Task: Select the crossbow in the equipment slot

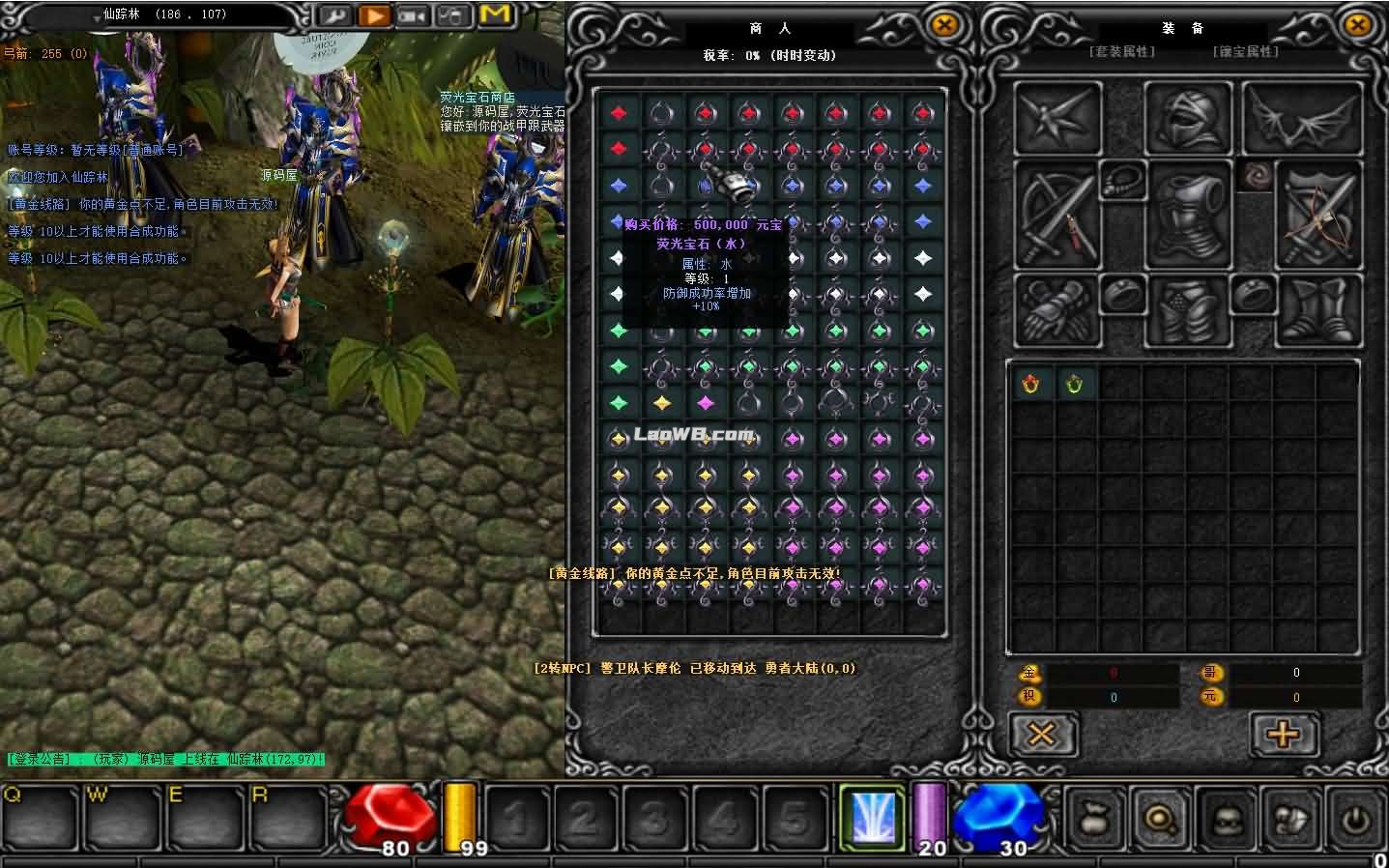Action: [1317, 213]
